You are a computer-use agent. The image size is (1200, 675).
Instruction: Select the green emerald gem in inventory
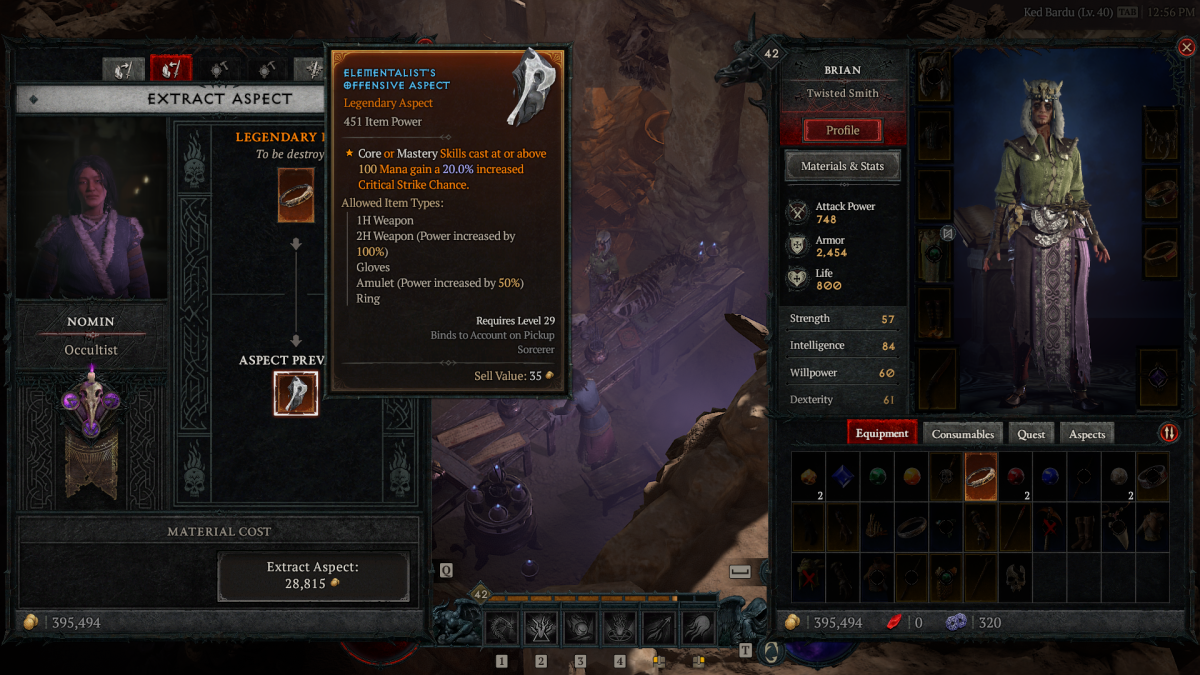pyautogui.click(x=877, y=476)
